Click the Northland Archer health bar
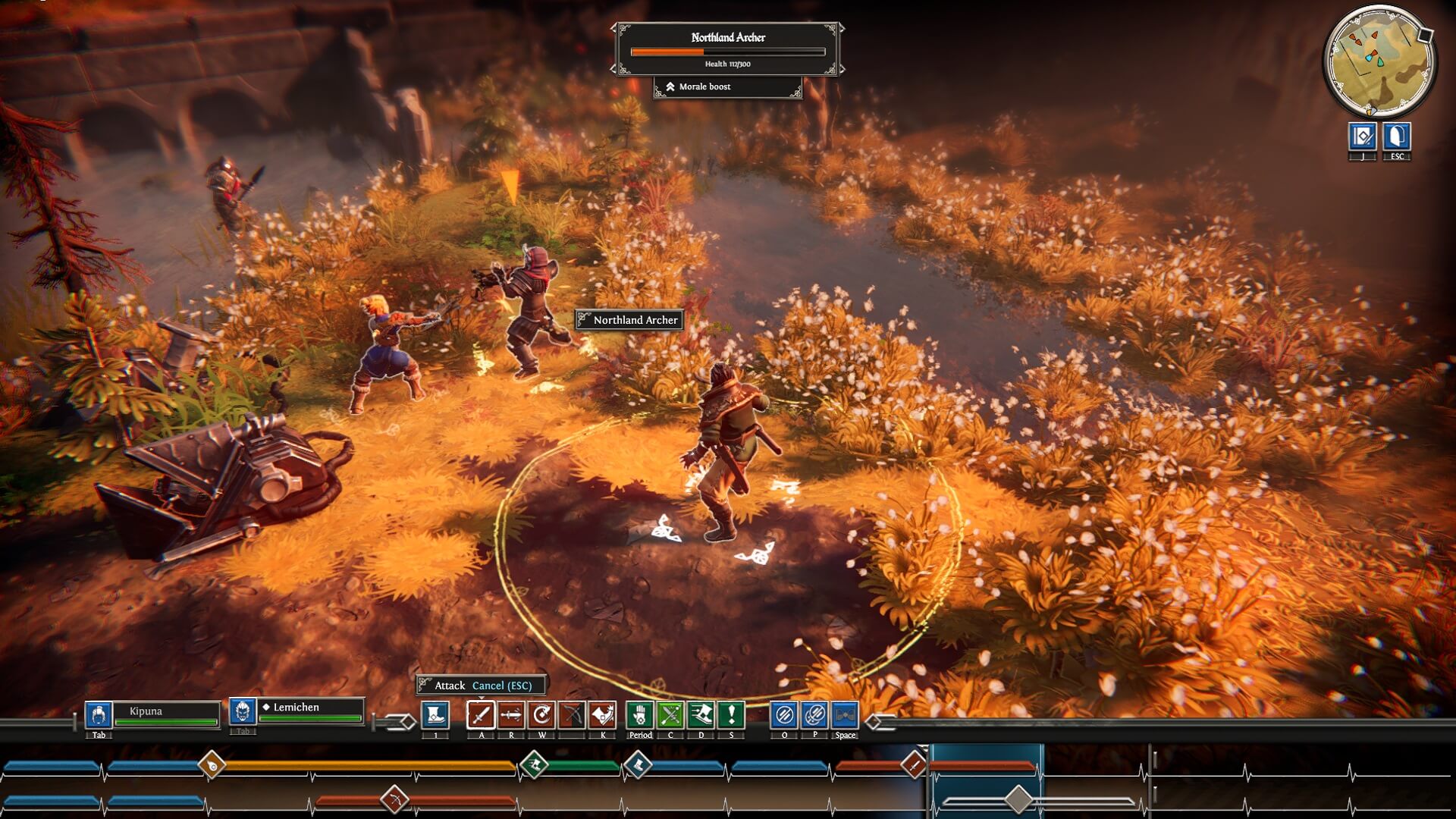Screen dimensions: 1456x819 [x=727, y=52]
